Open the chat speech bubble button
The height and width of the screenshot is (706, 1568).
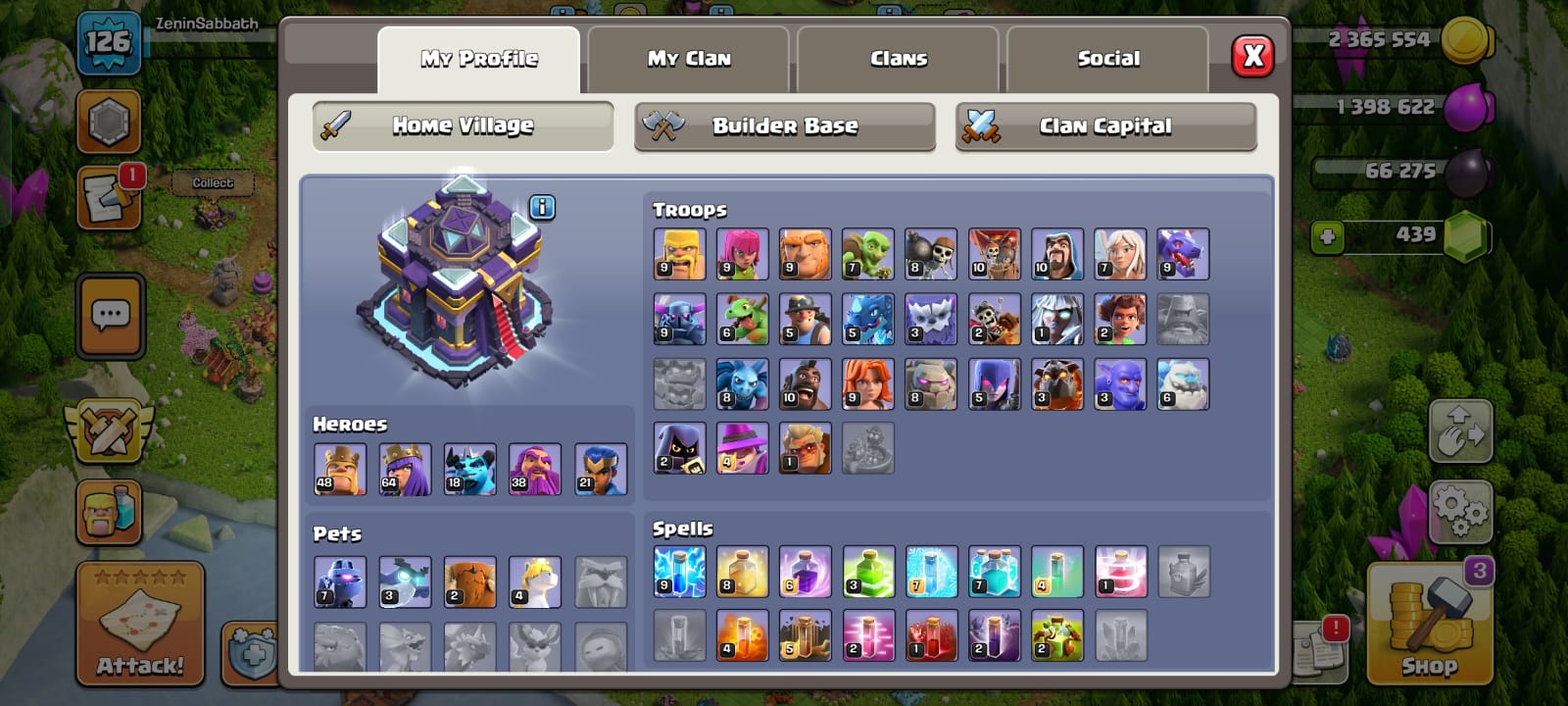pyautogui.click(x=110, y=316)
